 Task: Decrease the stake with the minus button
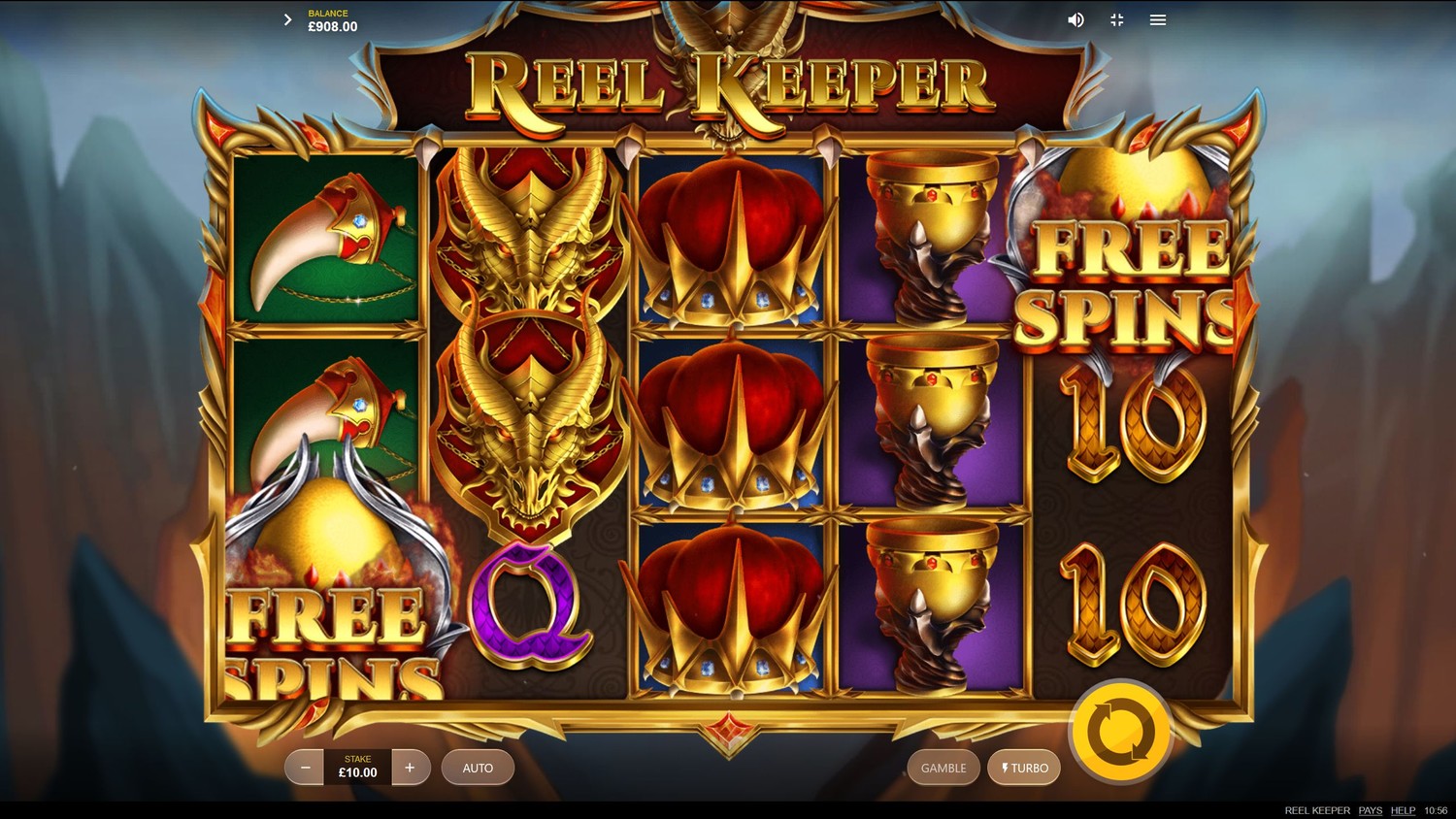pos(305,768)
